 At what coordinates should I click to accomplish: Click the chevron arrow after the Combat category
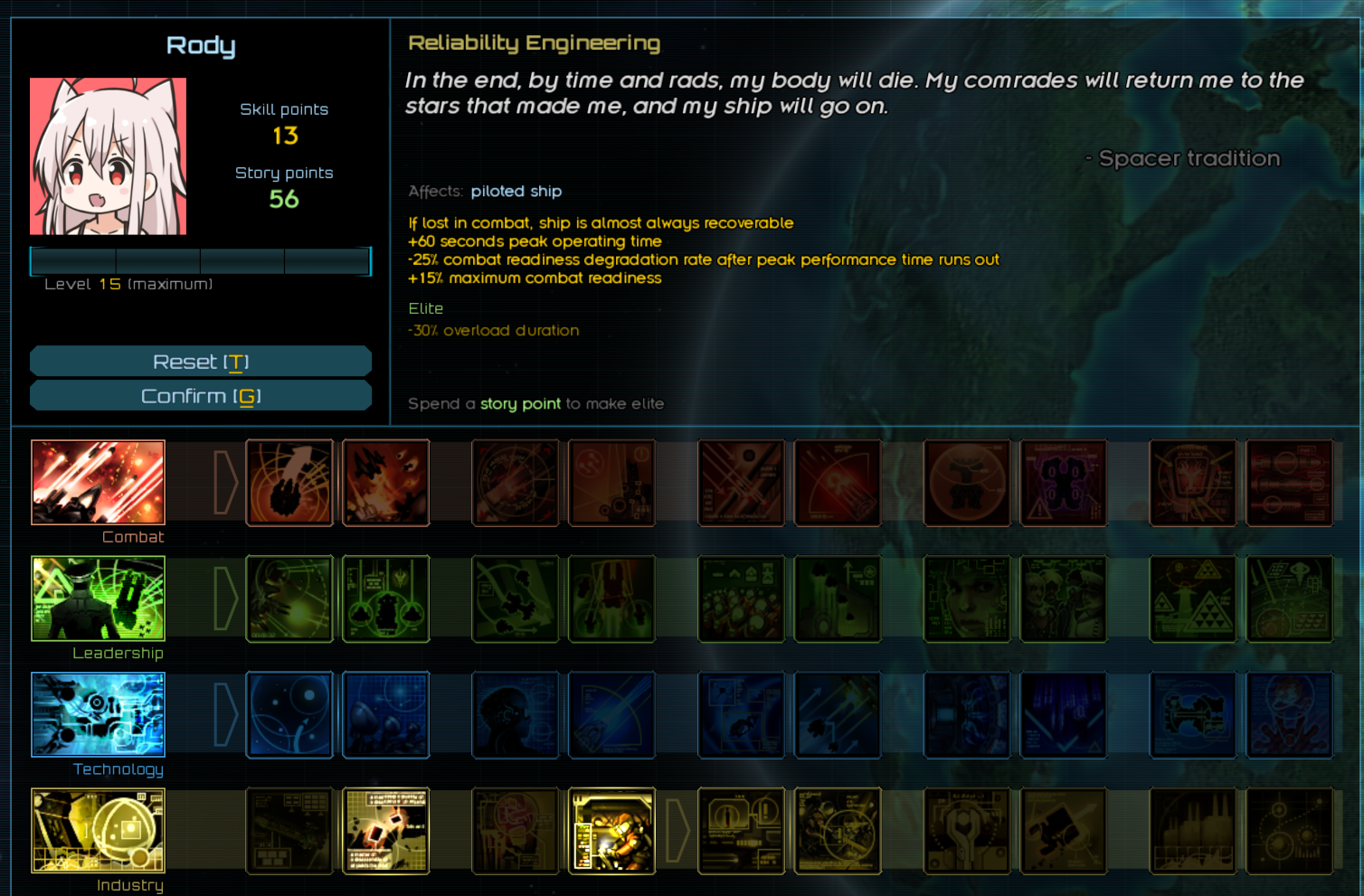click(x=222, y=483)
